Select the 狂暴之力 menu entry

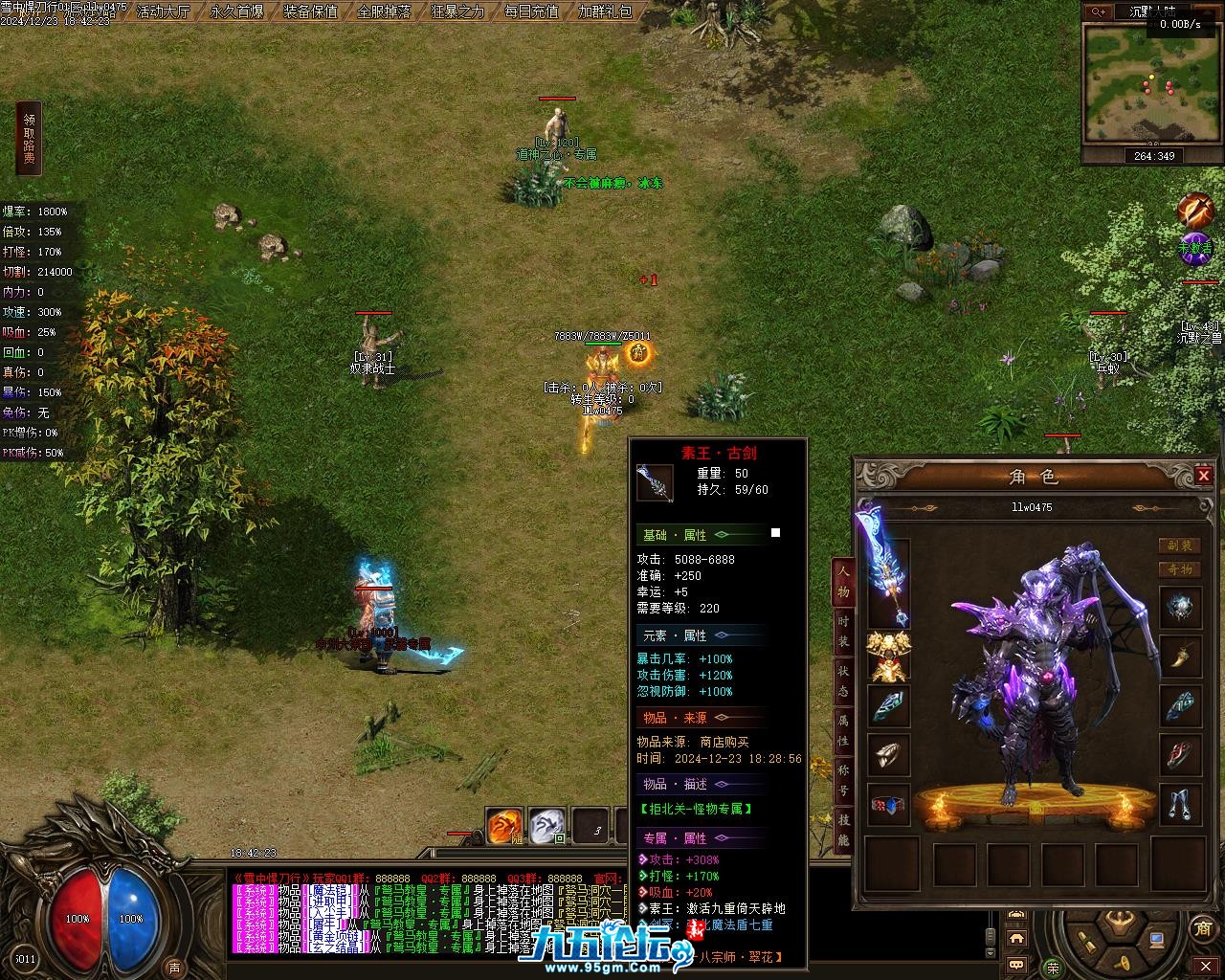(458, 11)
